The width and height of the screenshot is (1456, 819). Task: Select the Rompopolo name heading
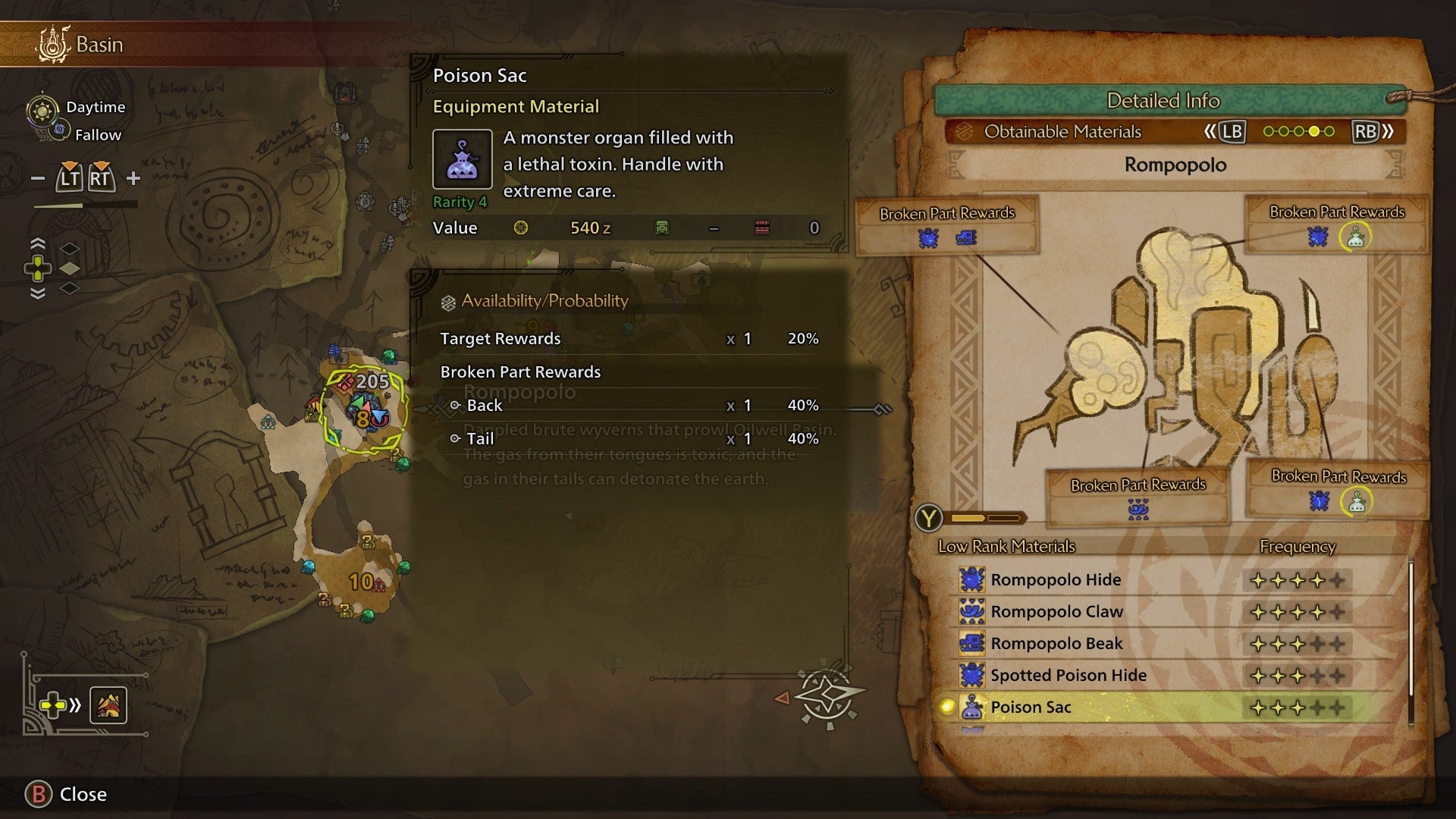pos(1175,165)
